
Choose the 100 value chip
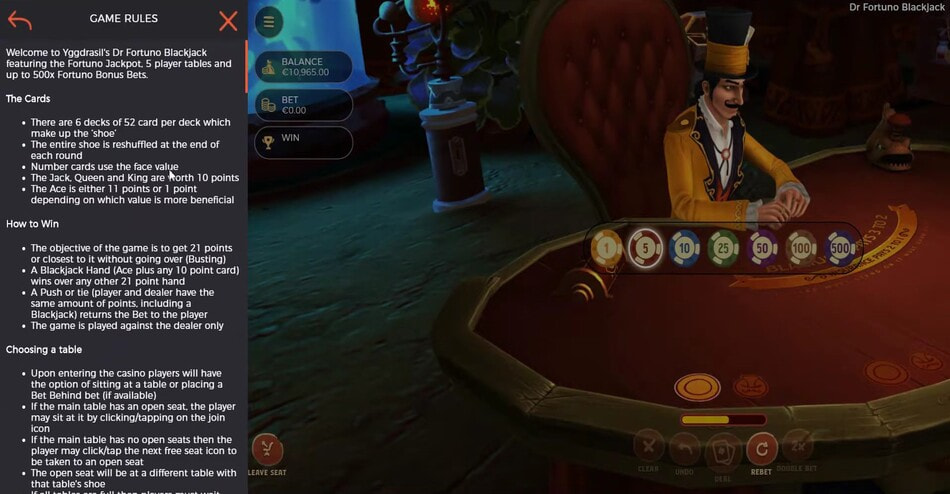tap(801, 247)
